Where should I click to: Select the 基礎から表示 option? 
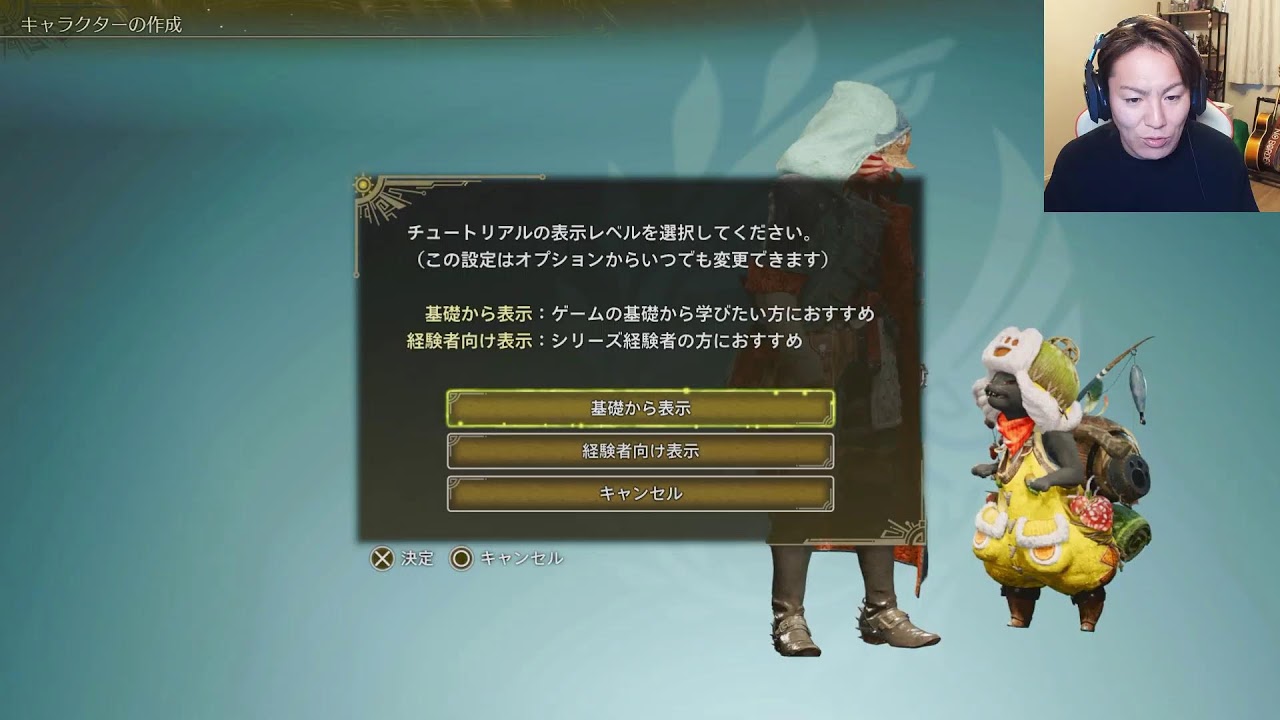coord(640,409)
